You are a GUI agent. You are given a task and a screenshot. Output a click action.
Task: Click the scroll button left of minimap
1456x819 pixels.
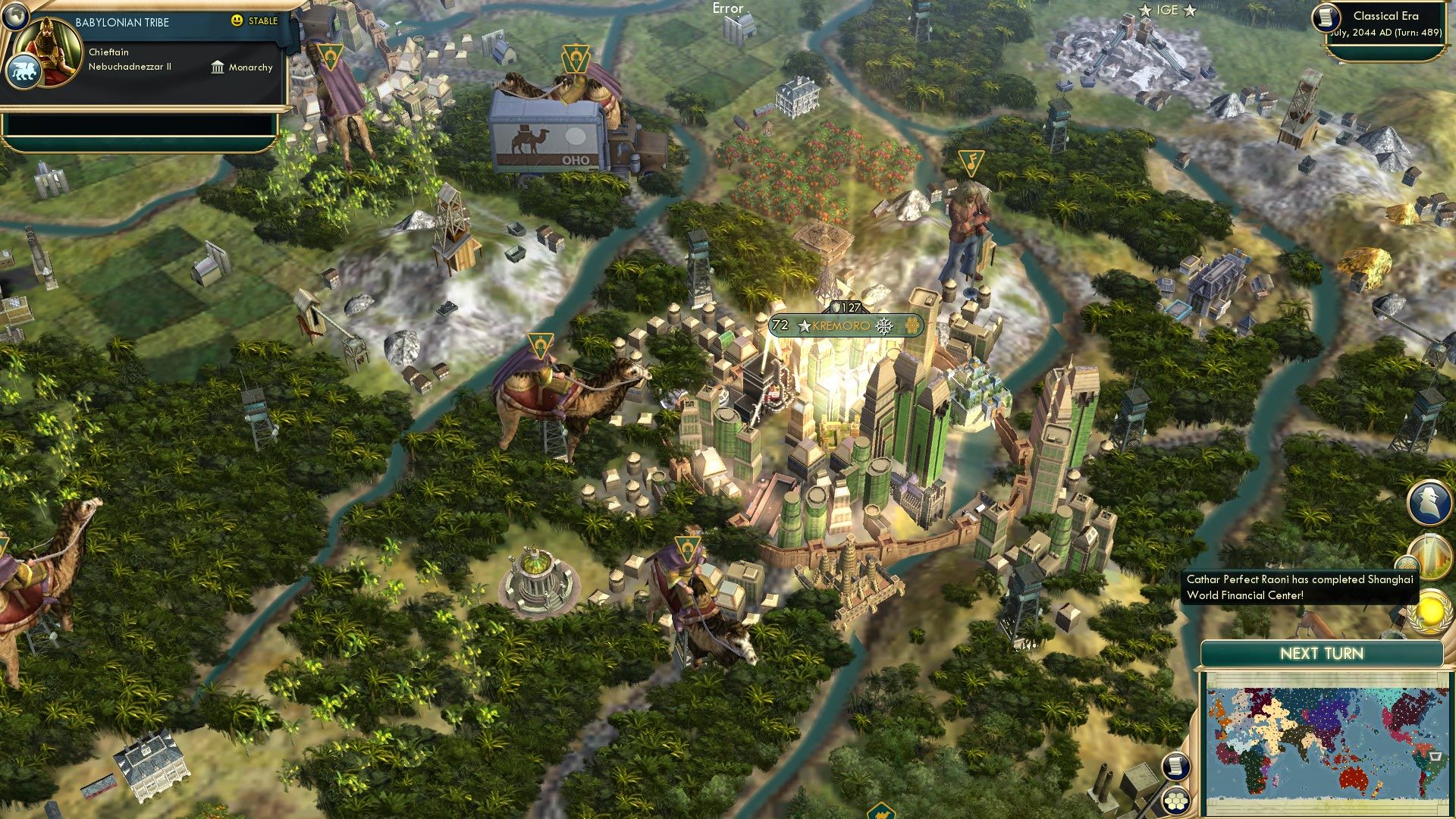tap(1175, 766)
